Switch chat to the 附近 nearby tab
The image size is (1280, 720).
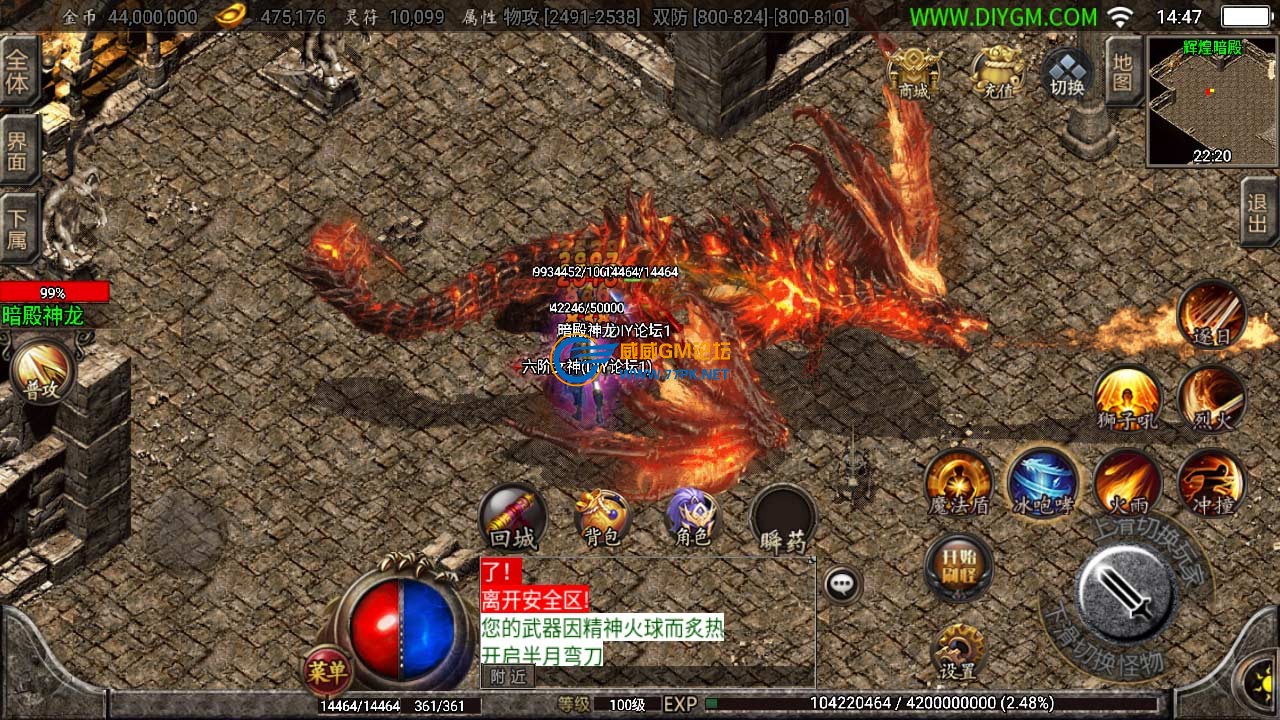pos(508,677)
